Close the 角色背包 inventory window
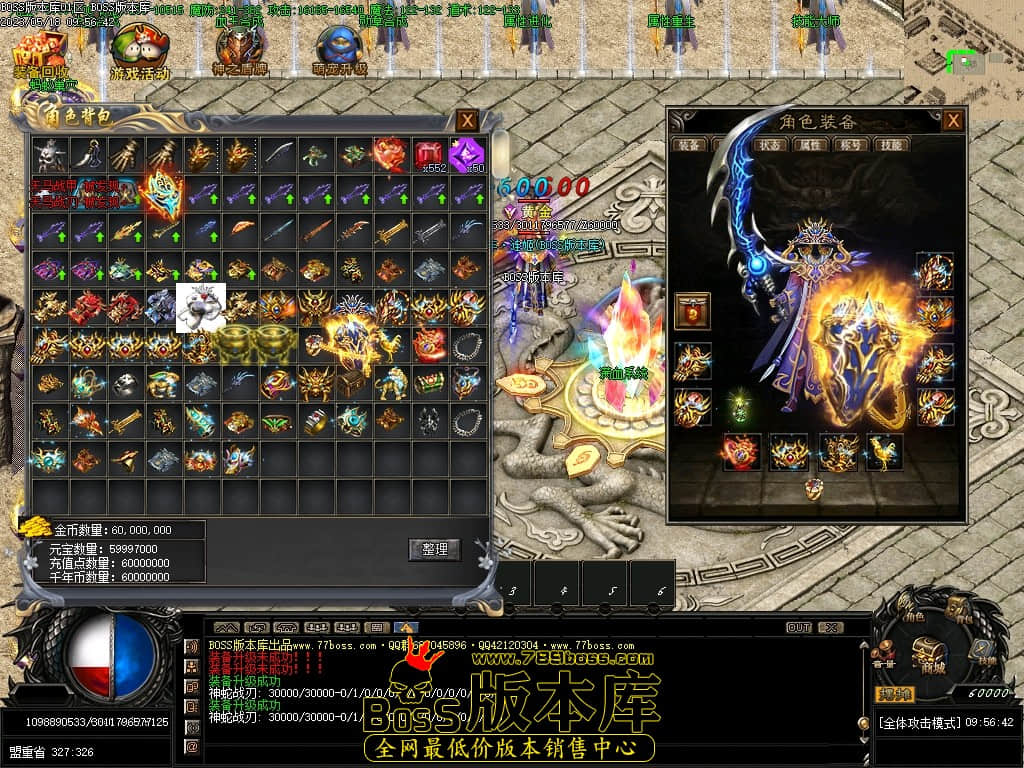 pyautogui.click(x=467, y=121)
